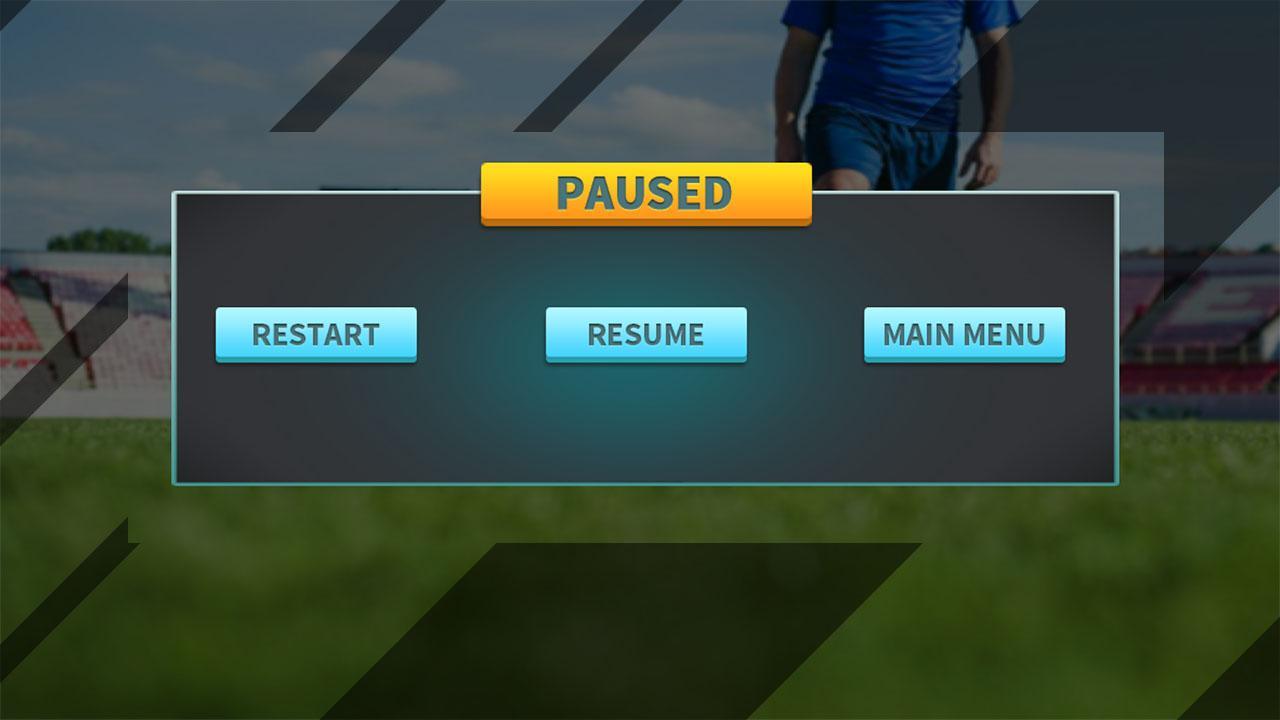Click the orange PAUSED banner
Image resolution: width=1280 pixels, height=720 pixels.
646,190
